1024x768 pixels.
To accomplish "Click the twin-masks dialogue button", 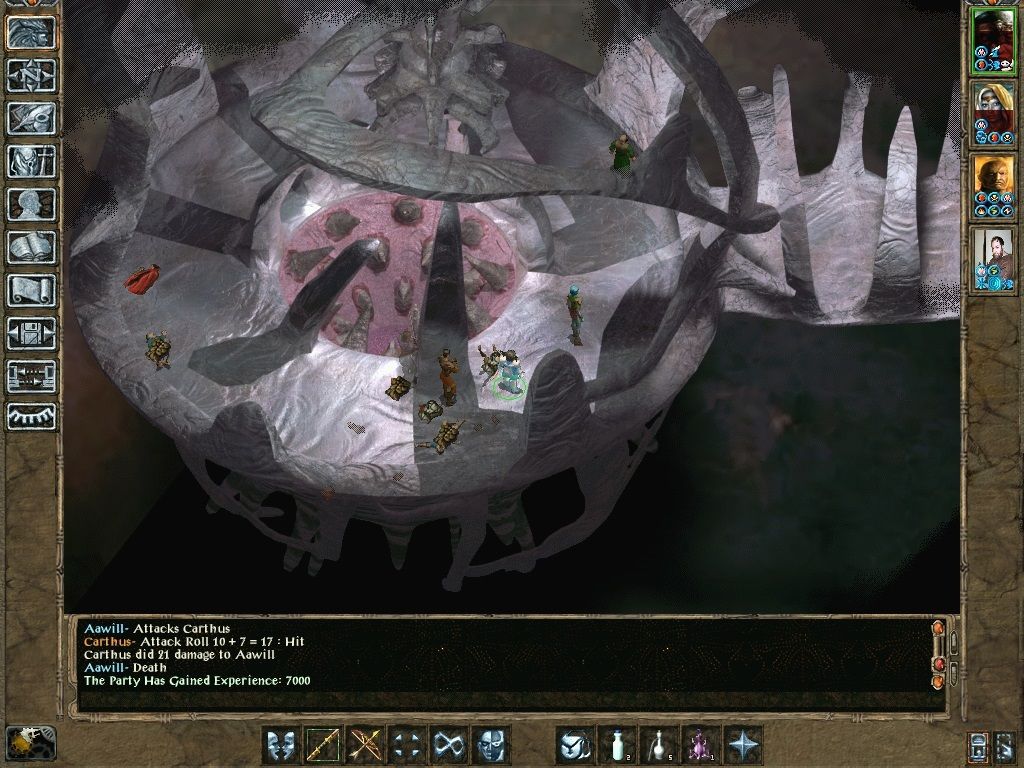I will [x=281, y=745].
